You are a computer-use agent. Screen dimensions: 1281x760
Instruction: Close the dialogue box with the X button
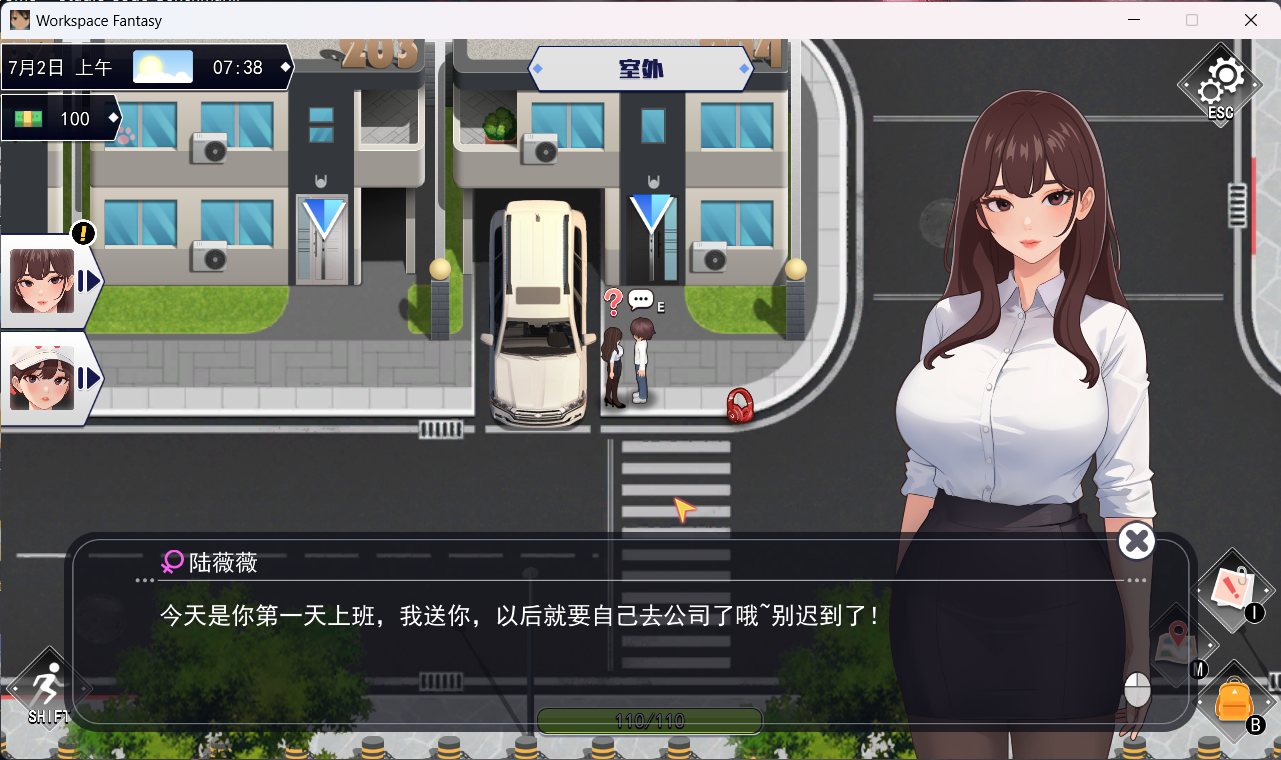[x=1136, y=541]
